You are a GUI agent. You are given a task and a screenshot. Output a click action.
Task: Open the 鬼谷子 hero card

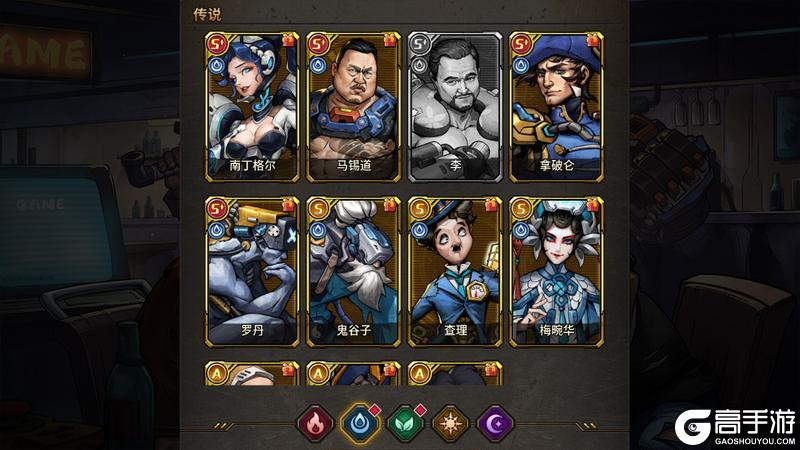click(x=353, y=270)
